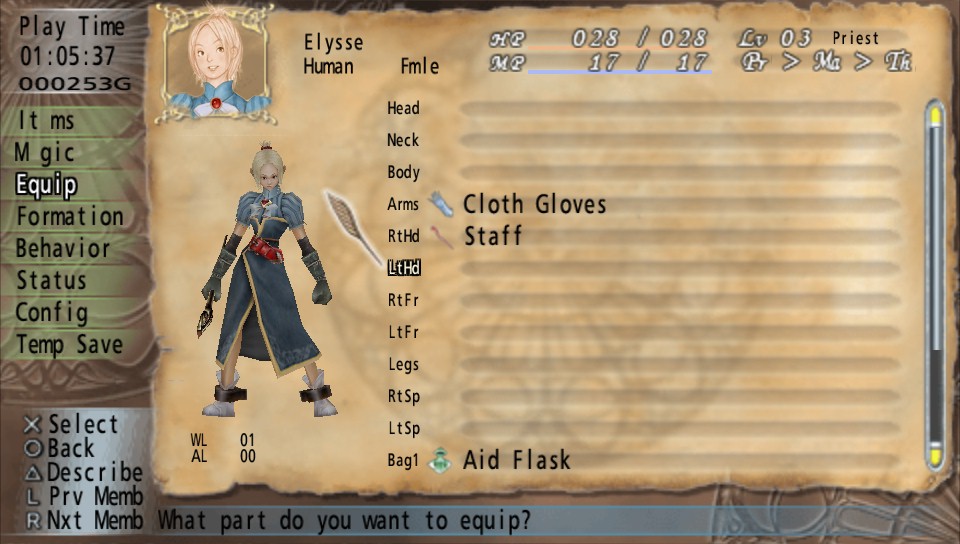Click the equipment list scrollbar
Screen dimensions: 960x544
tap(935, 286)
